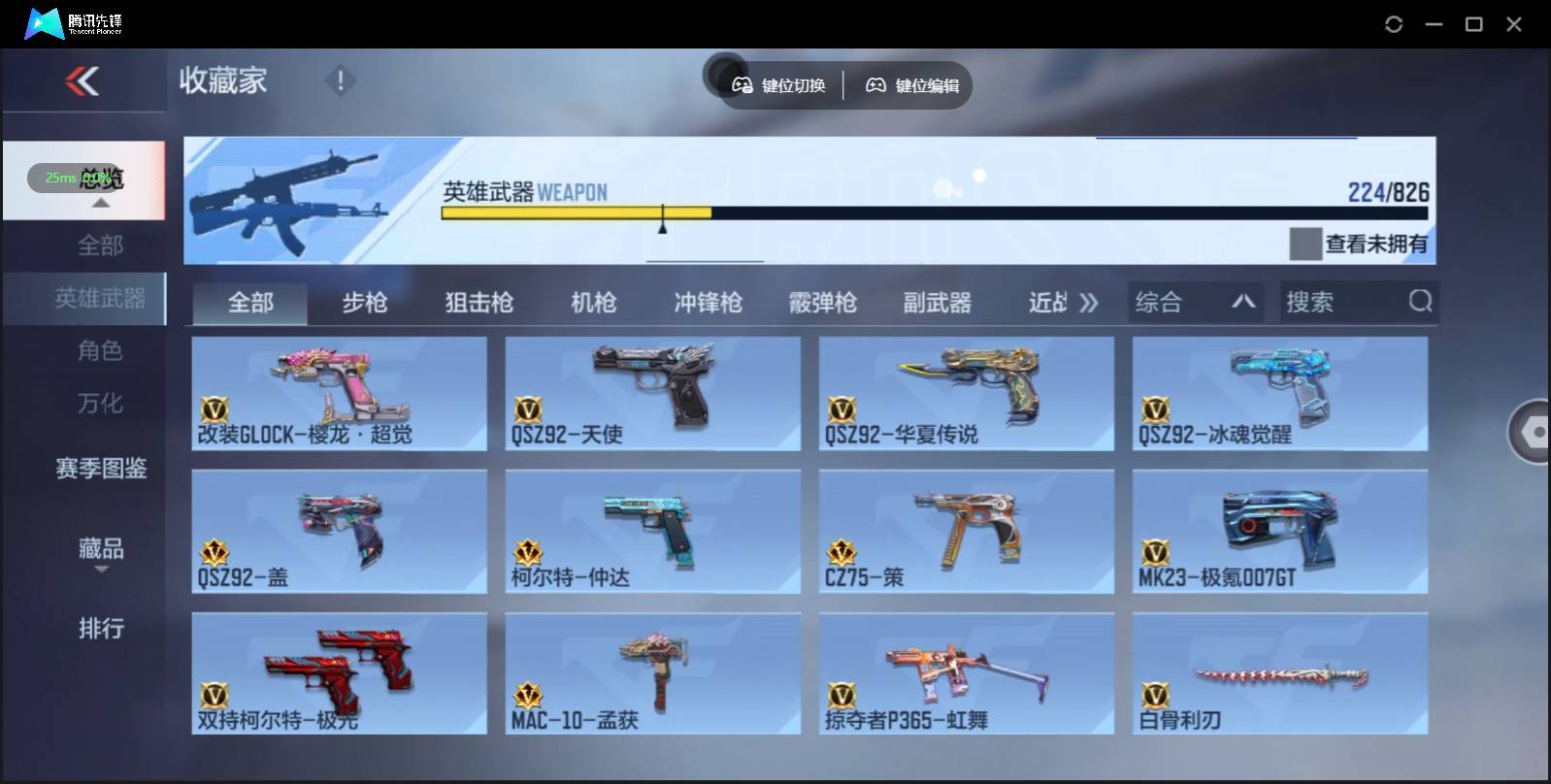1551x784 pixels.
Task: Click the search magnifier icon
Action: point(1421,302)
